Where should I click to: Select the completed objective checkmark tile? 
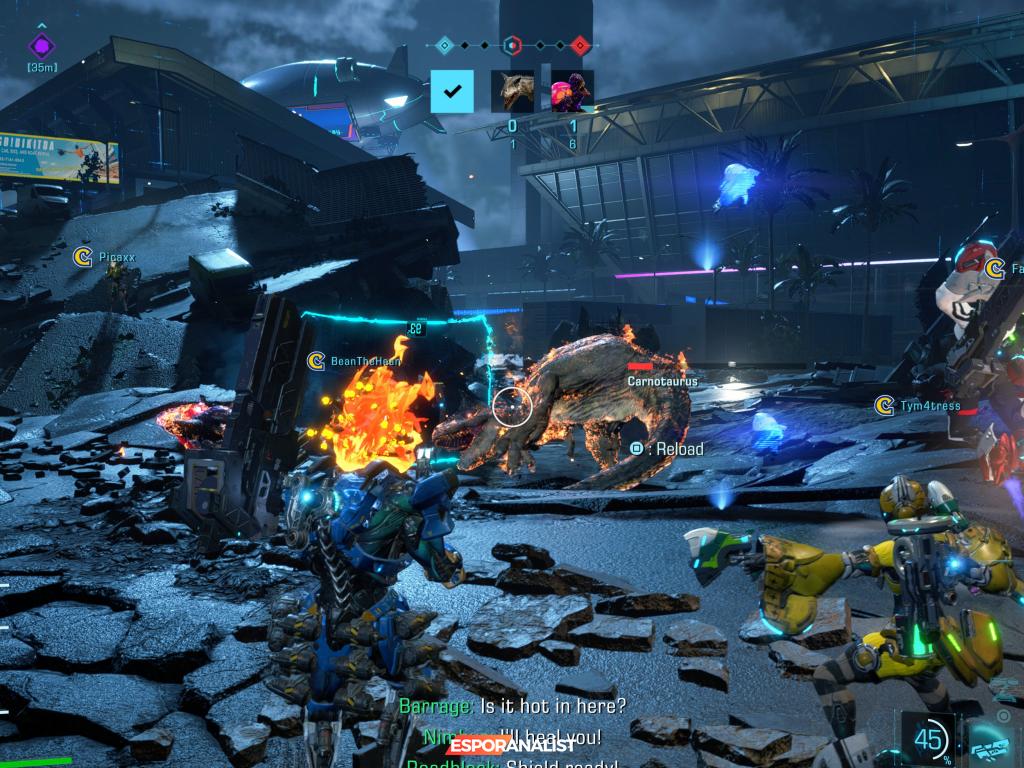(452, 91)
